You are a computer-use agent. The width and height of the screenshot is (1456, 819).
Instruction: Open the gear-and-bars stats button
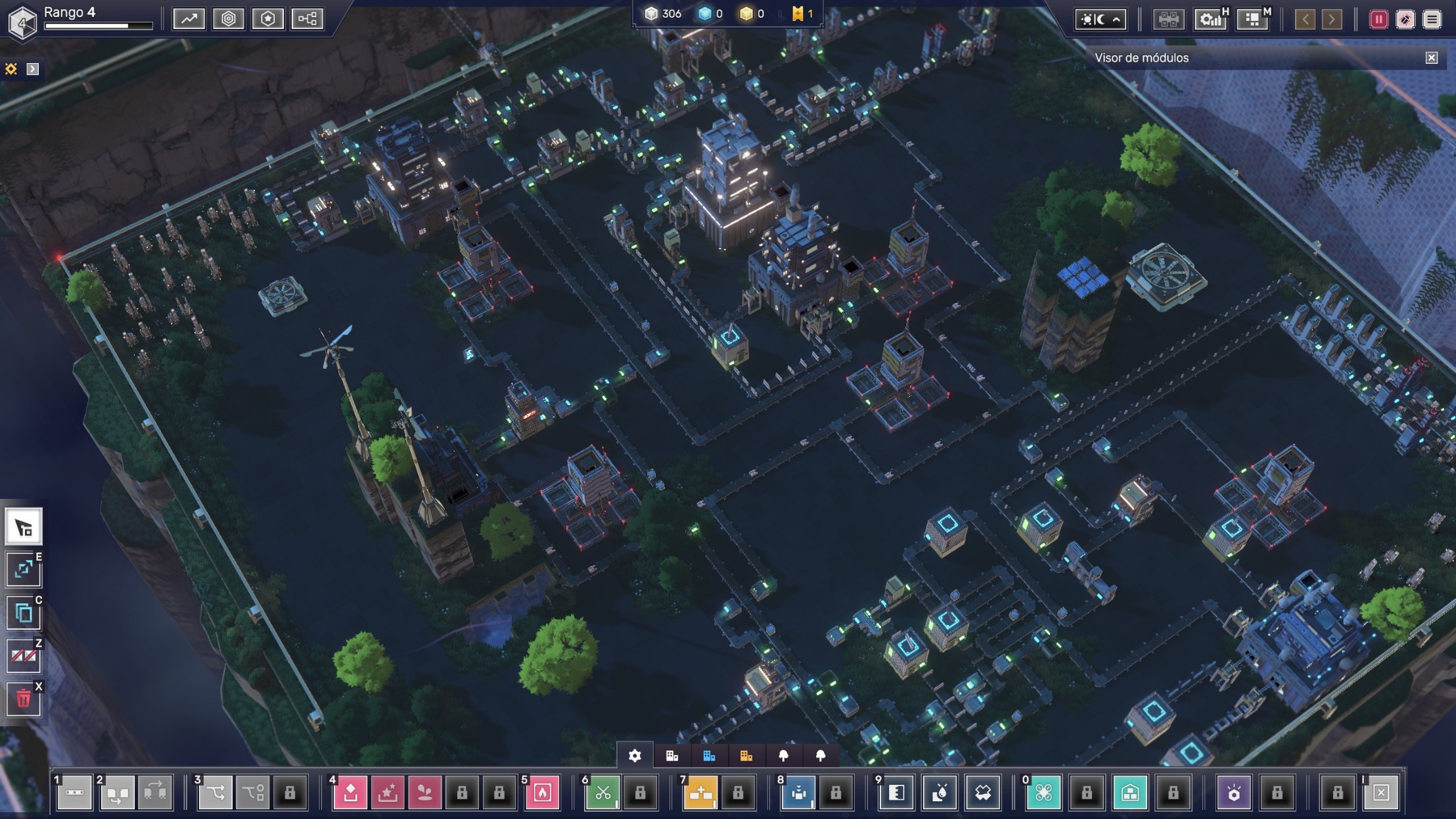click(x=1210, y=20)
